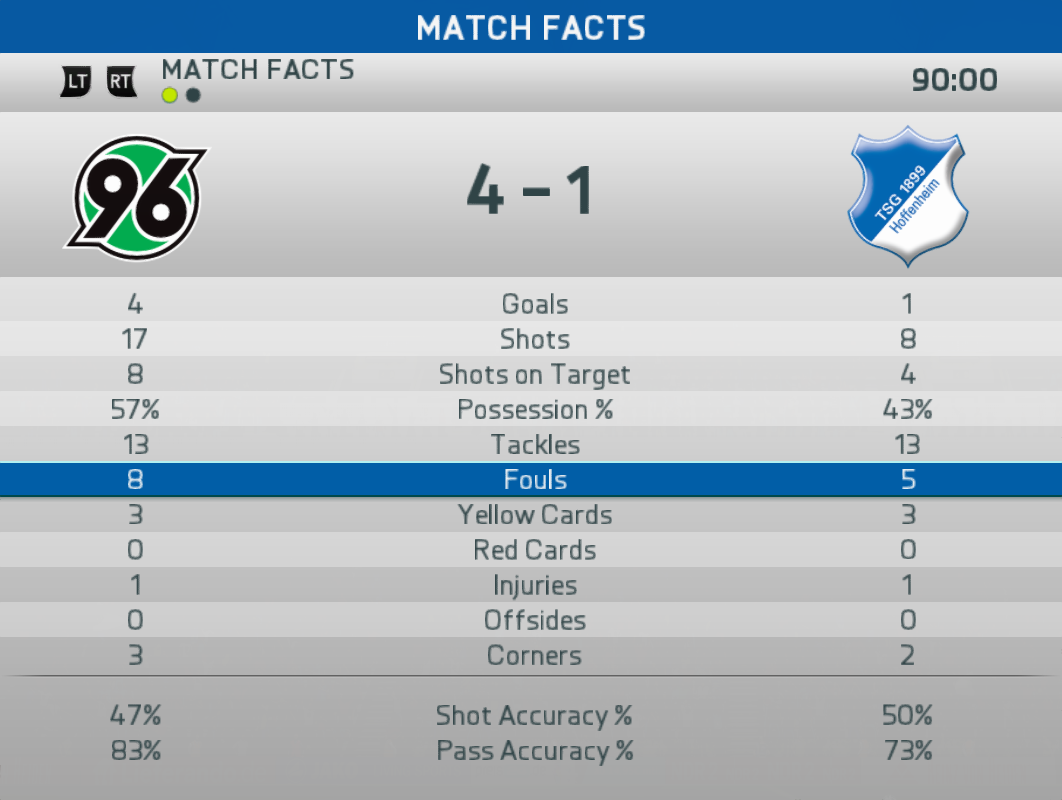Screen dimensions: 1062x800
Task: Select the Corners stat row
Action: (534, 656)
